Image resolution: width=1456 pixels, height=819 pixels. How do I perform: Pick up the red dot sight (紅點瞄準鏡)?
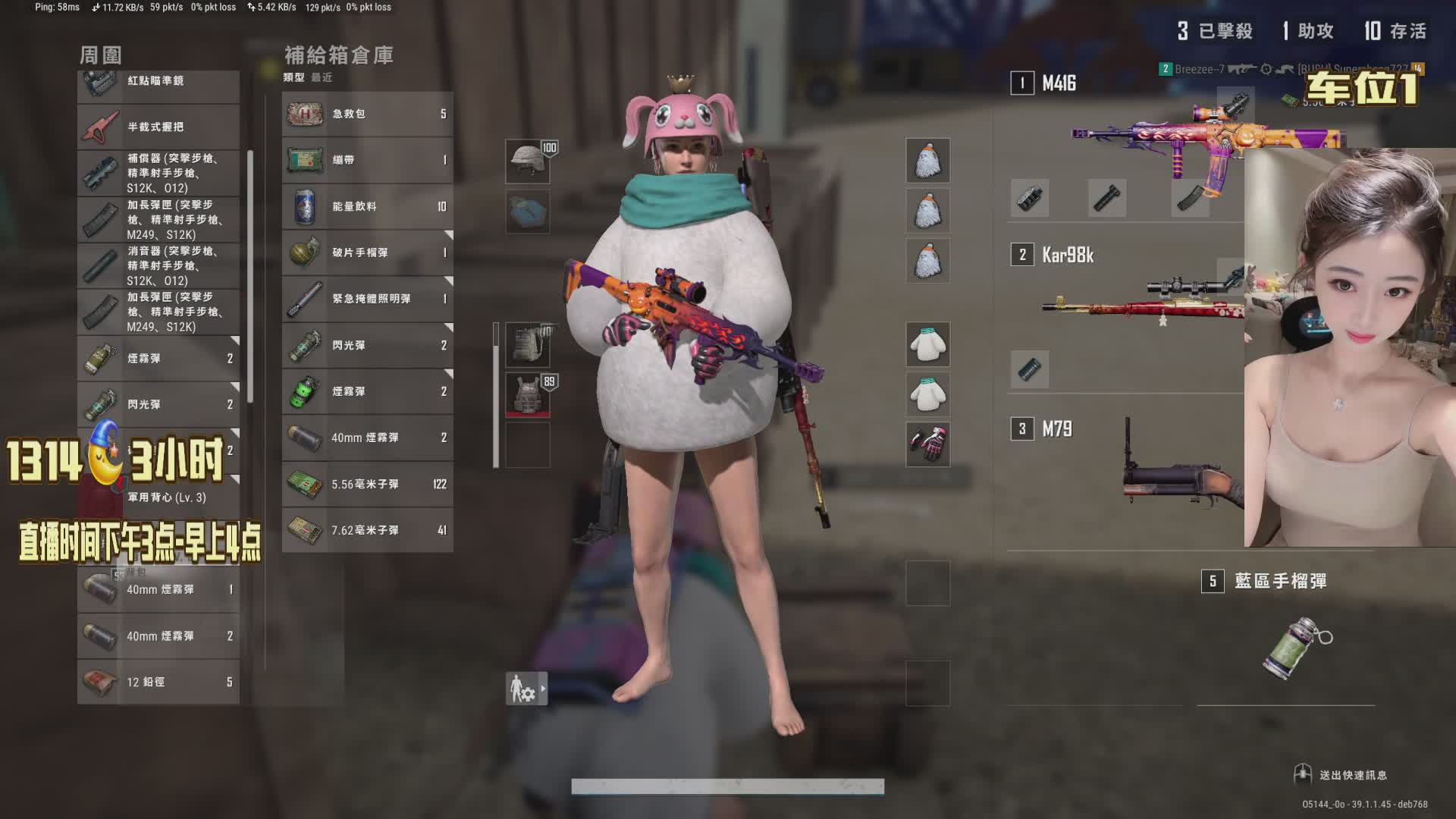tap(158, 82)
